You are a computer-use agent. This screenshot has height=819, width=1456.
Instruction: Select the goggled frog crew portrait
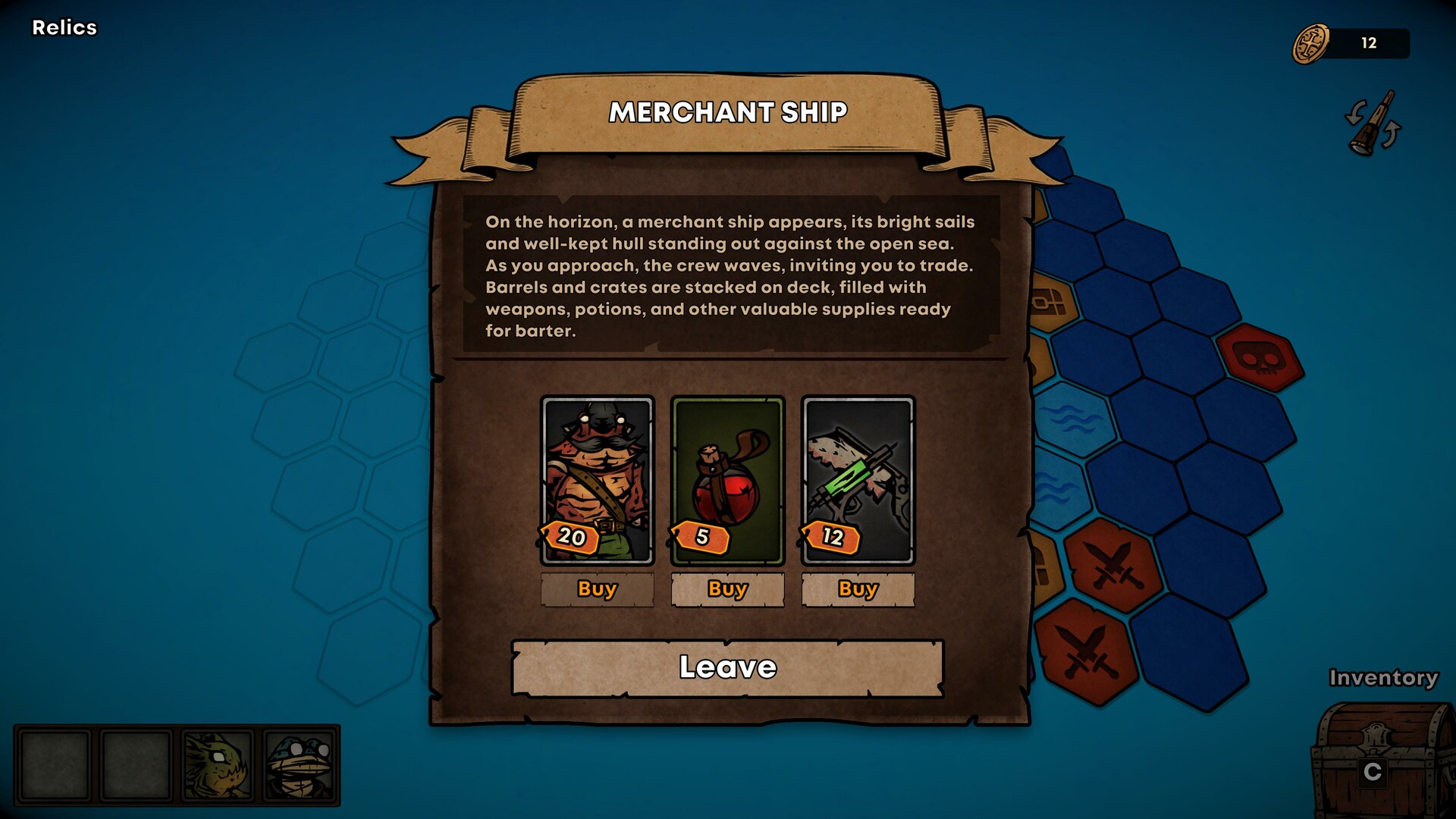click(299, 766)
